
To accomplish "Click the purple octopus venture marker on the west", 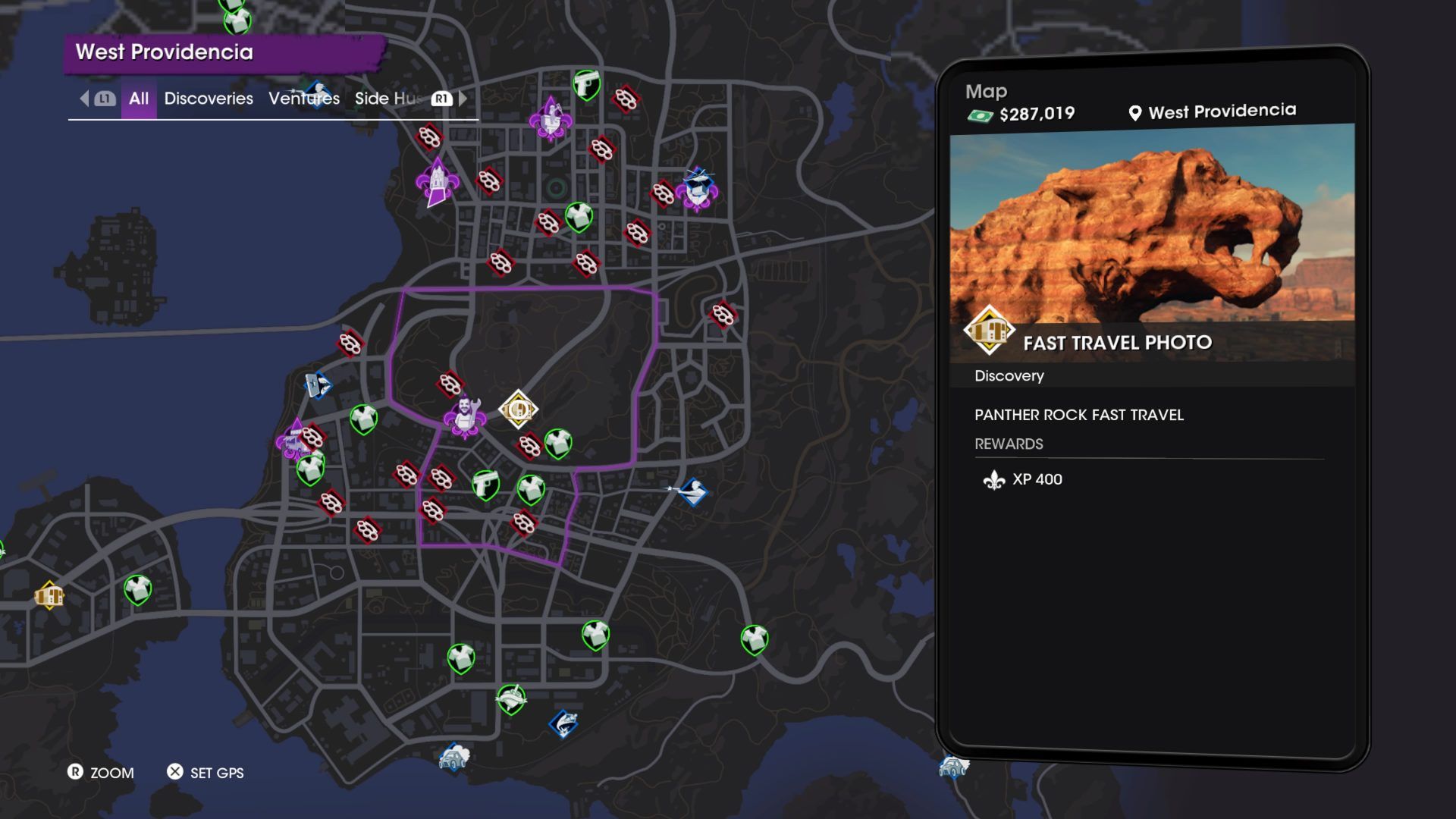I will tap(292, 446).
